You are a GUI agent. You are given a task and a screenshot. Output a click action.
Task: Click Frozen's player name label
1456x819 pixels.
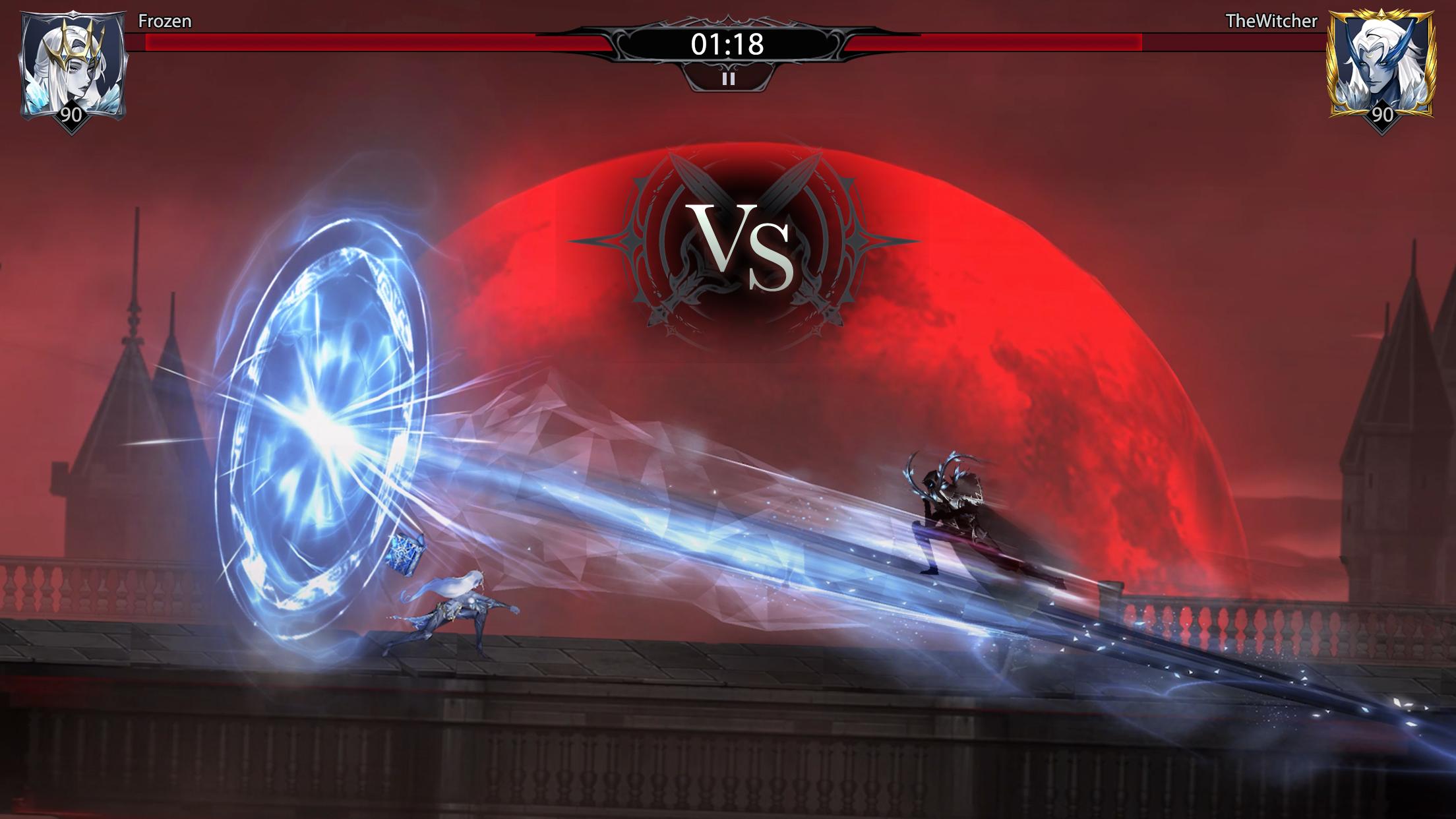click(x=164, y=21)
